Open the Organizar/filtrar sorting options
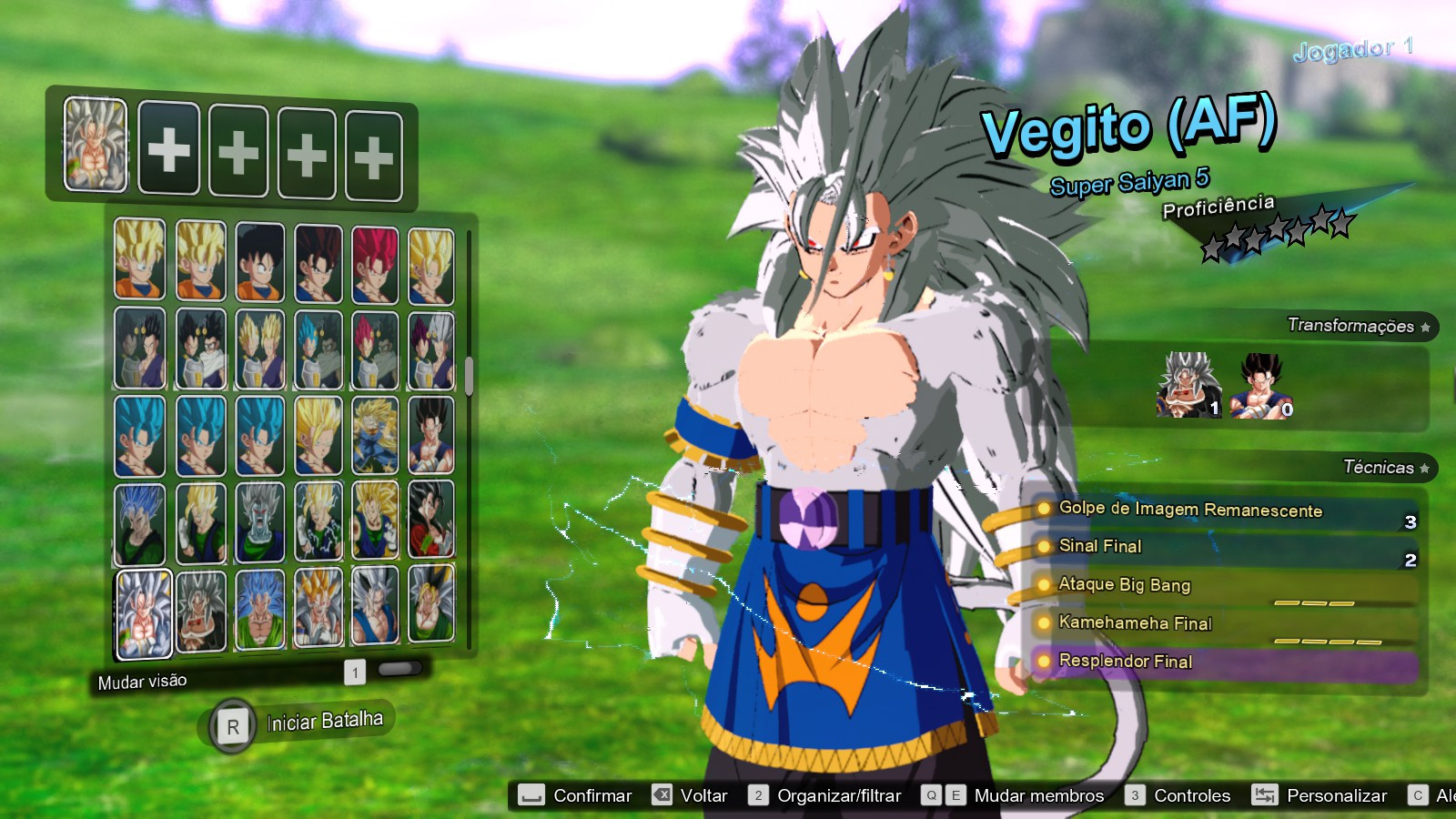 838,795
